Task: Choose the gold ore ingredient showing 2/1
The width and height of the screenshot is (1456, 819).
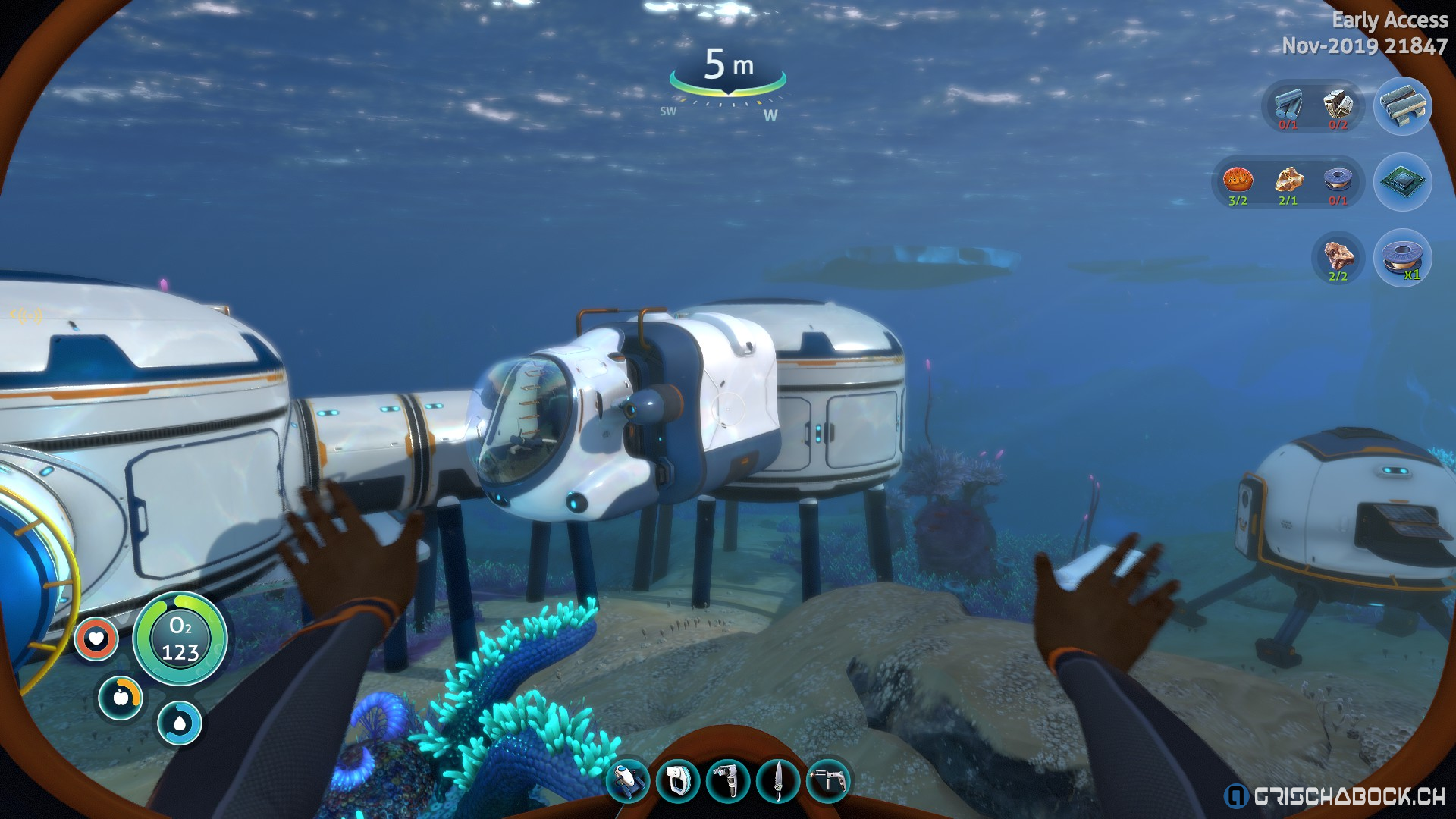Action: click(x=1288, y=182)
